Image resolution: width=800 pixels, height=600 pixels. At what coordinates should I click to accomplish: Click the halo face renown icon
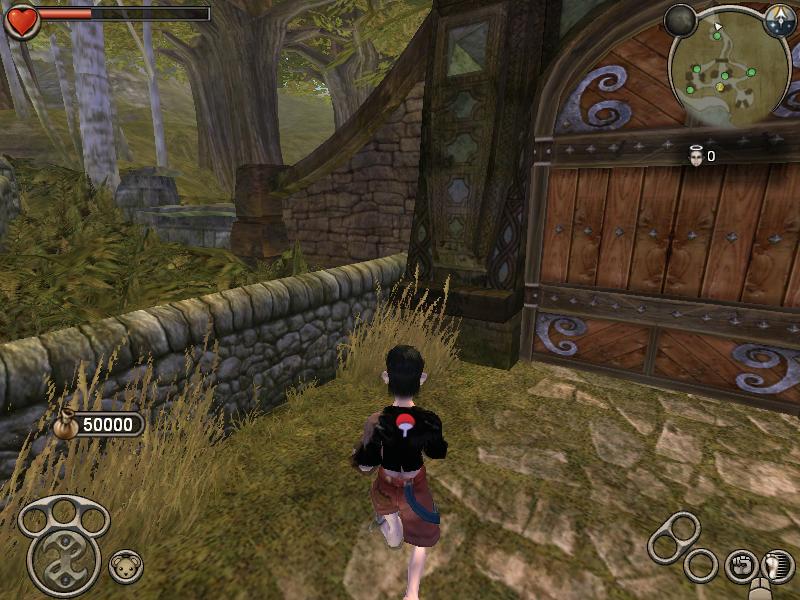(695, 156)
